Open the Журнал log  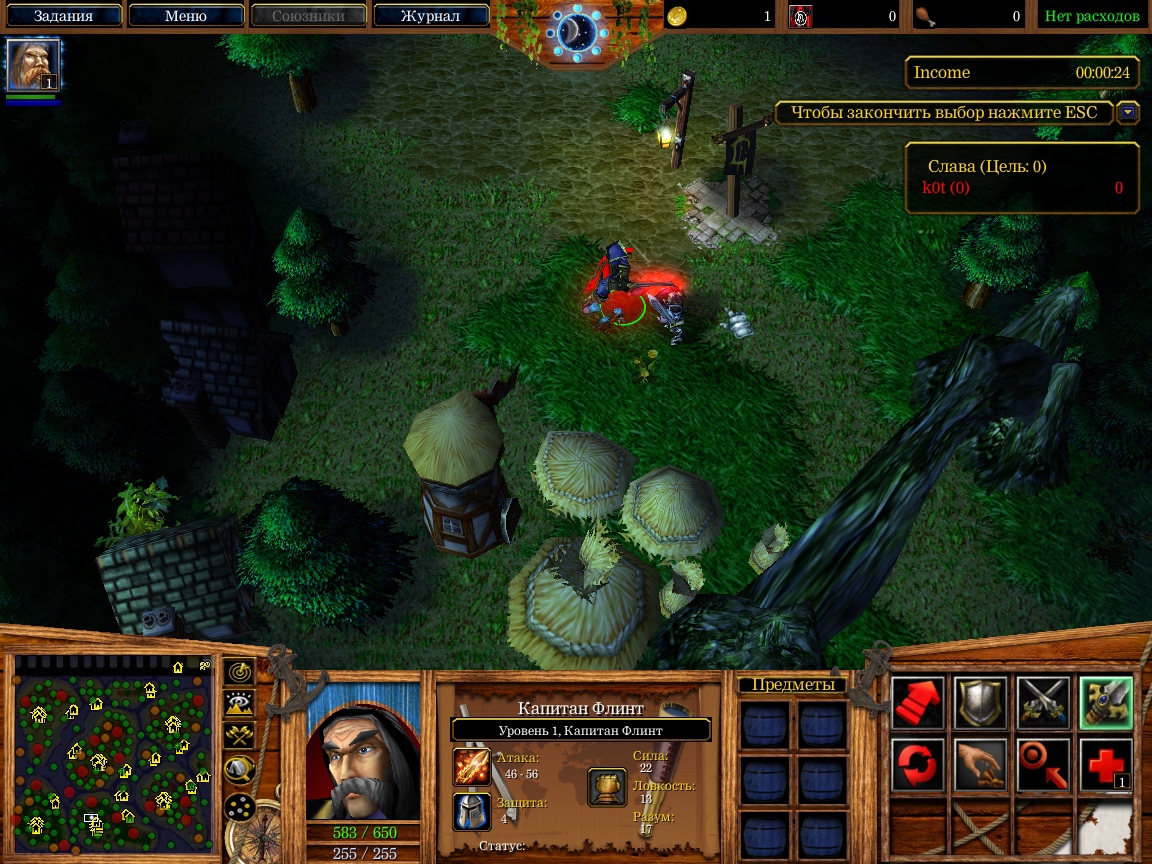(430, 16)
